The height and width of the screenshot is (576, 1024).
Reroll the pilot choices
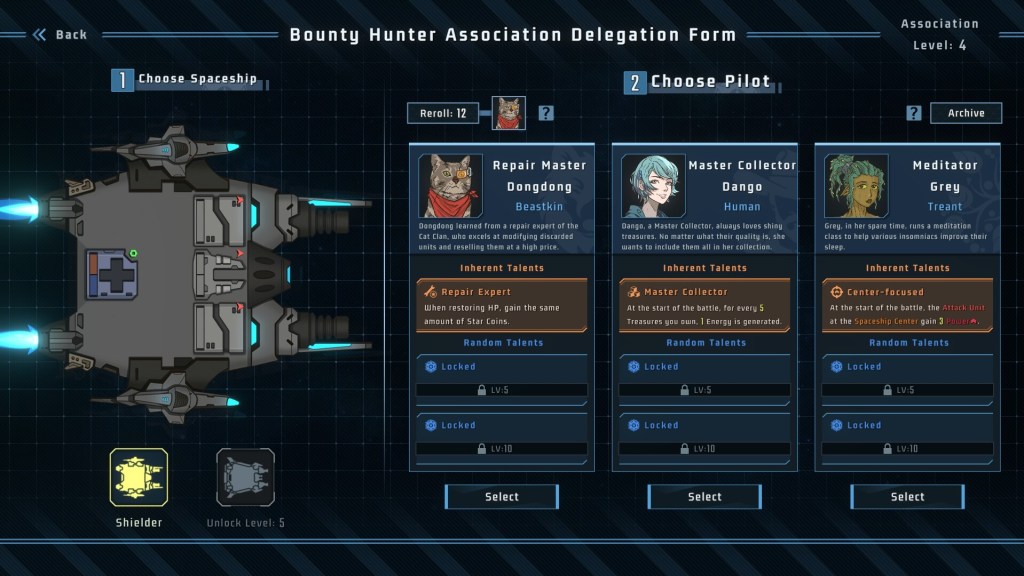pyautogui.click(x=443, y=113)
